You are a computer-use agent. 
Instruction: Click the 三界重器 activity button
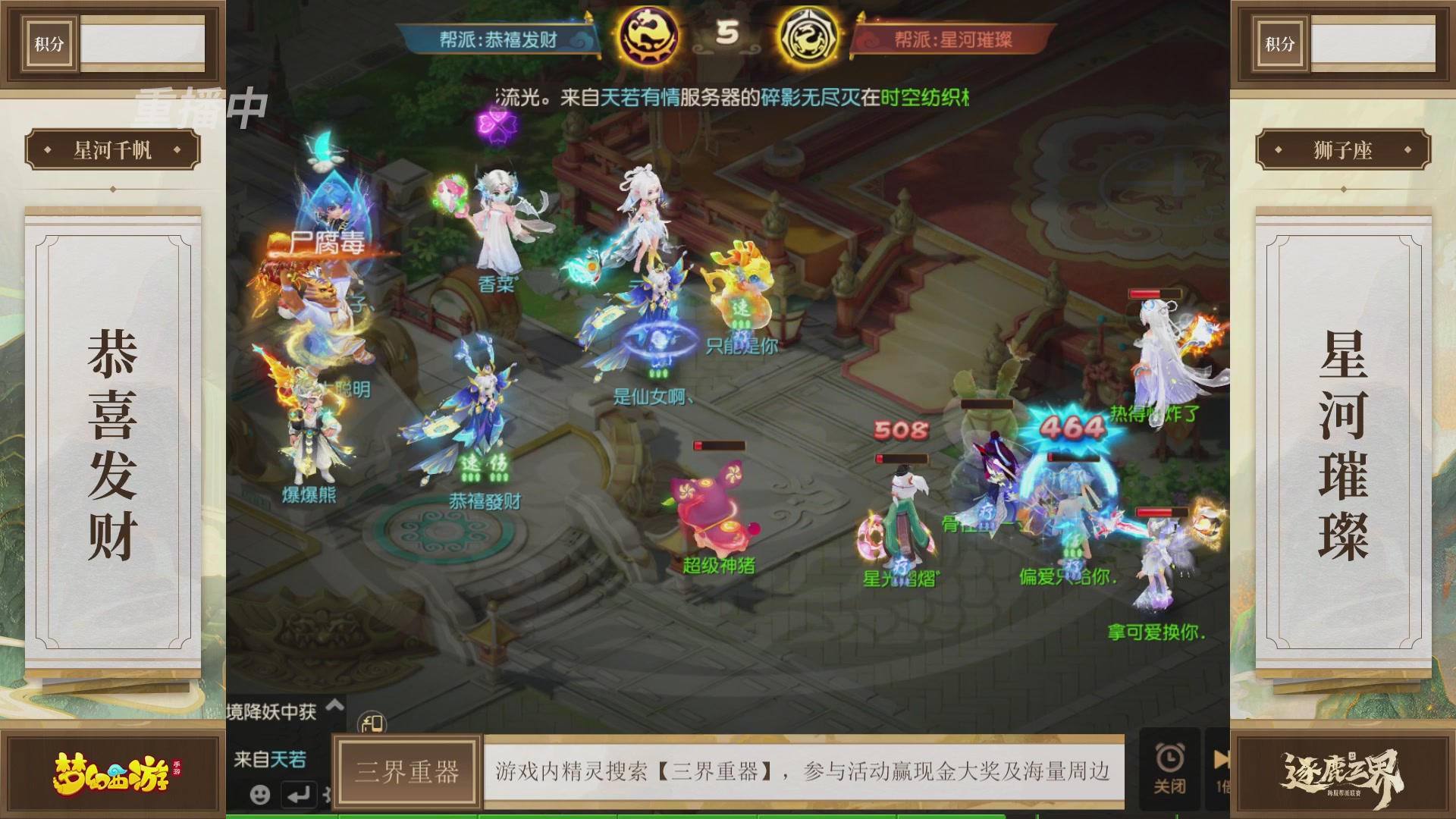[x=409, y=770]
